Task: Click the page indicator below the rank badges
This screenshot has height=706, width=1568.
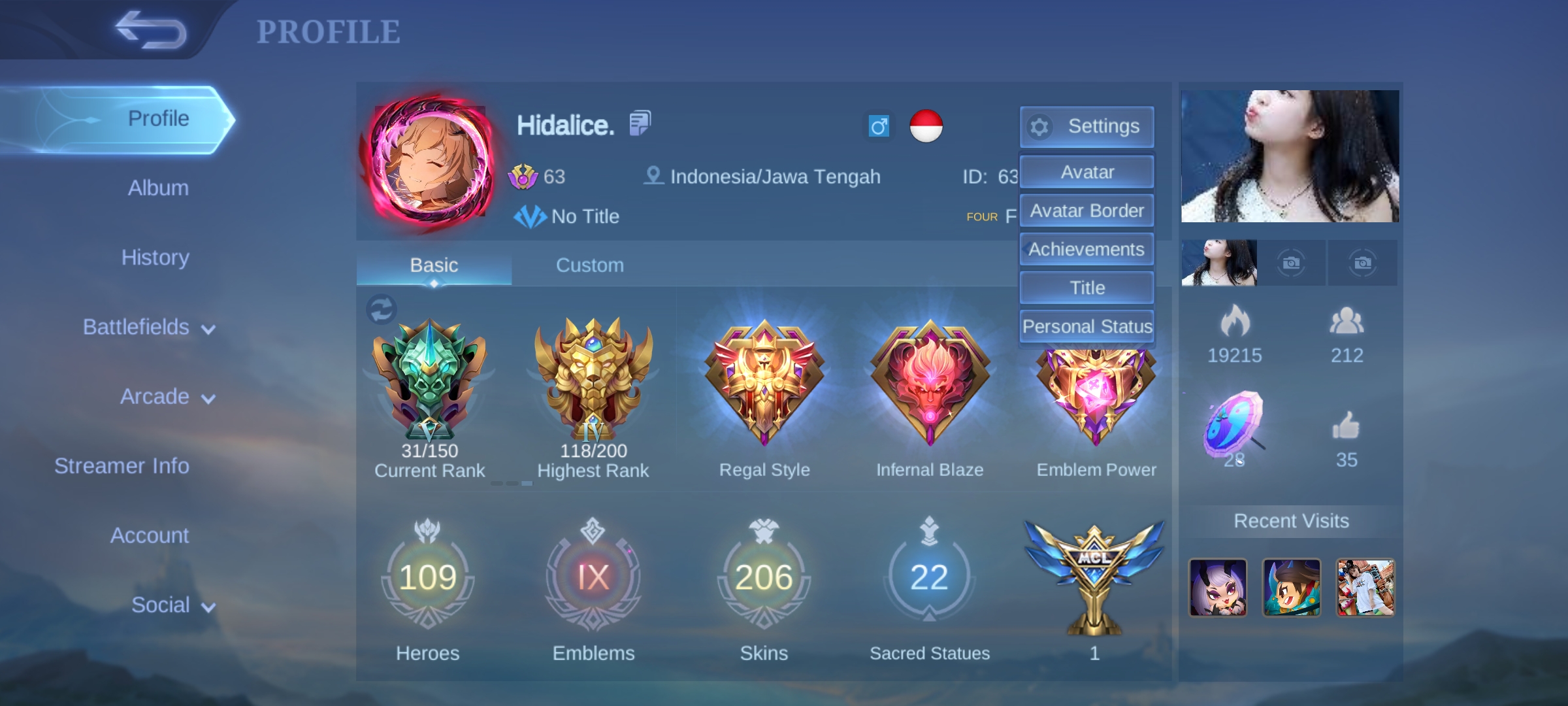Action: (513, 482)
